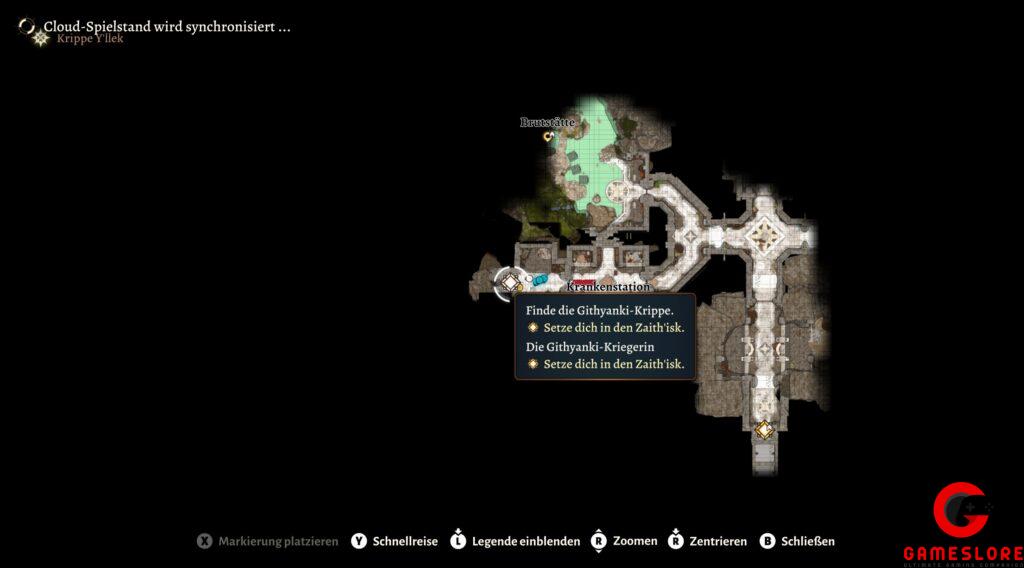This screenshot has height=568, width=1024.
Task: Click the blue party member markers on the map
Action: point(540,280)
